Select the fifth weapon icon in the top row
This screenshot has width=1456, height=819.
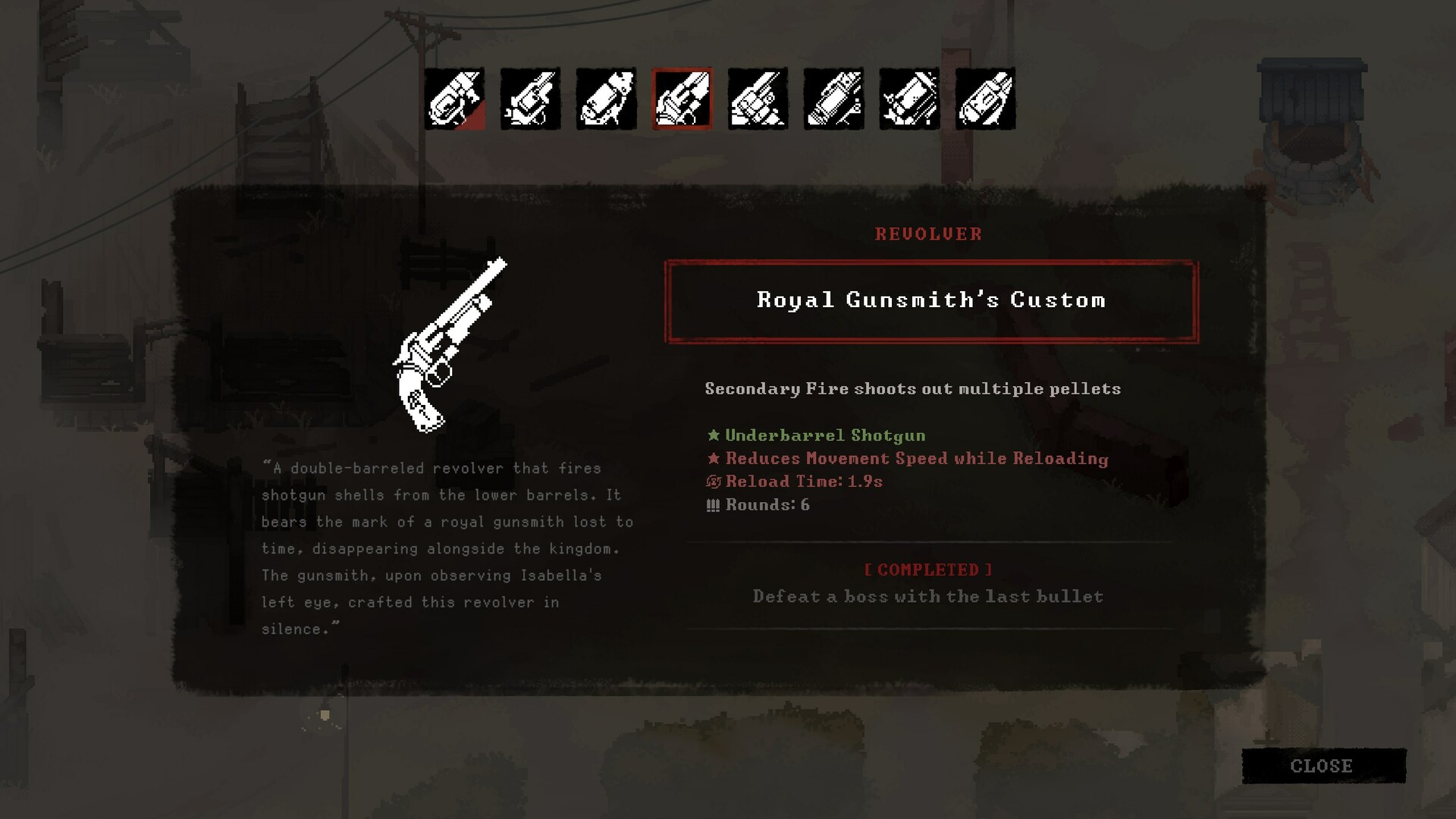coord(758,99)
